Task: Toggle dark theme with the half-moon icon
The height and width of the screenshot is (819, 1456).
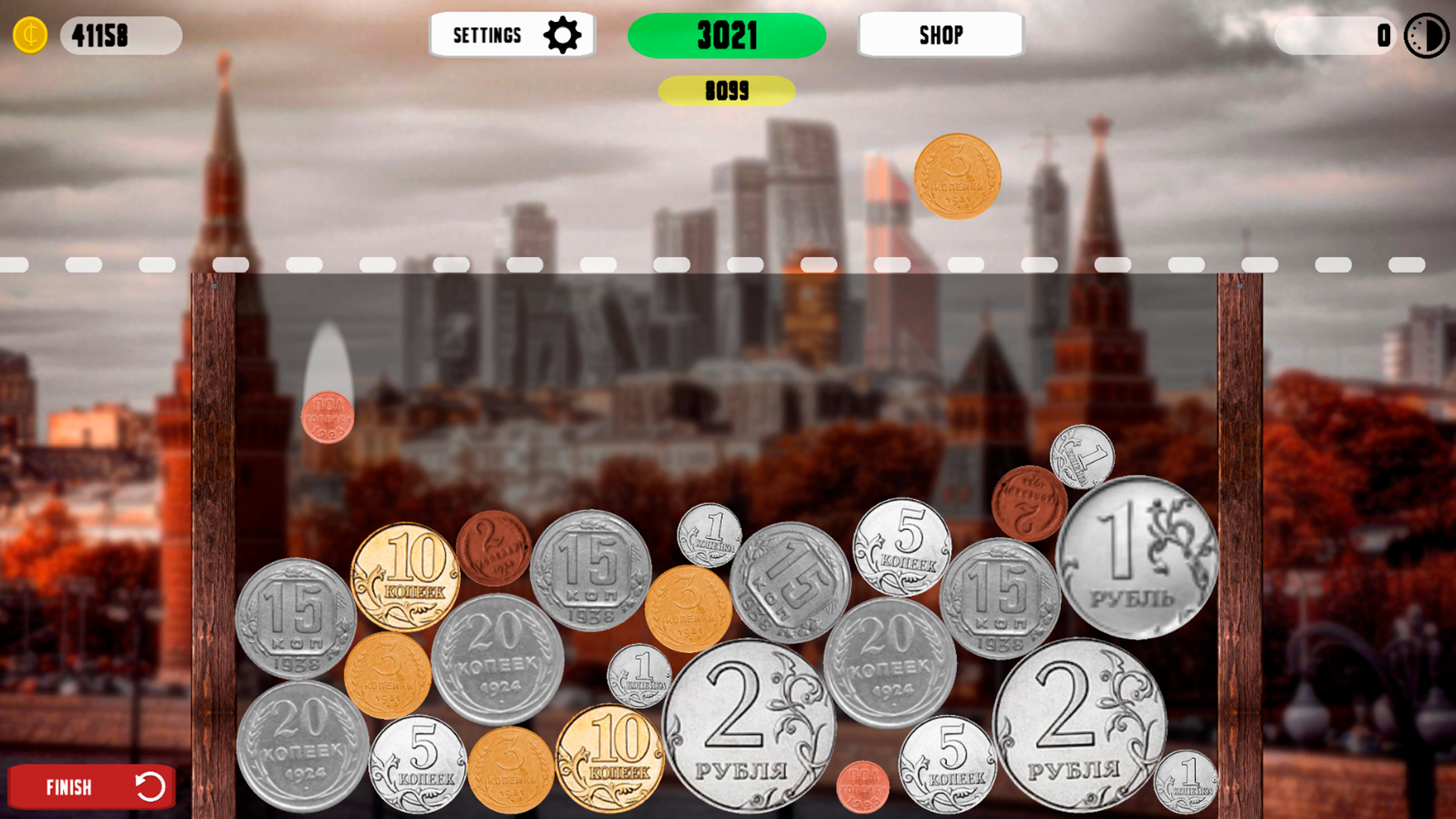Action: pos(1426,35)
